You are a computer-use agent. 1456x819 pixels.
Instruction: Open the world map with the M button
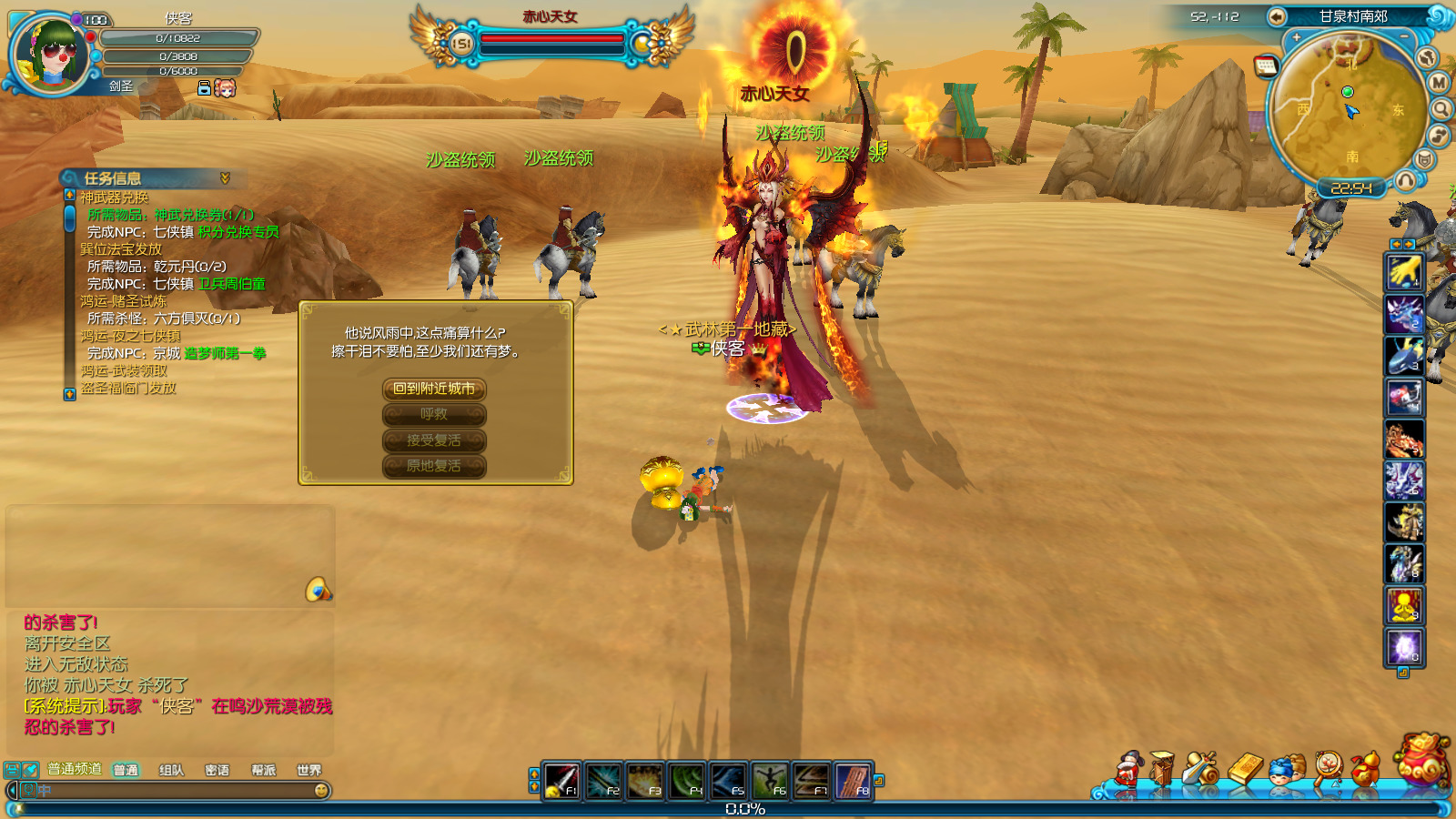[x=1439, y=83]
